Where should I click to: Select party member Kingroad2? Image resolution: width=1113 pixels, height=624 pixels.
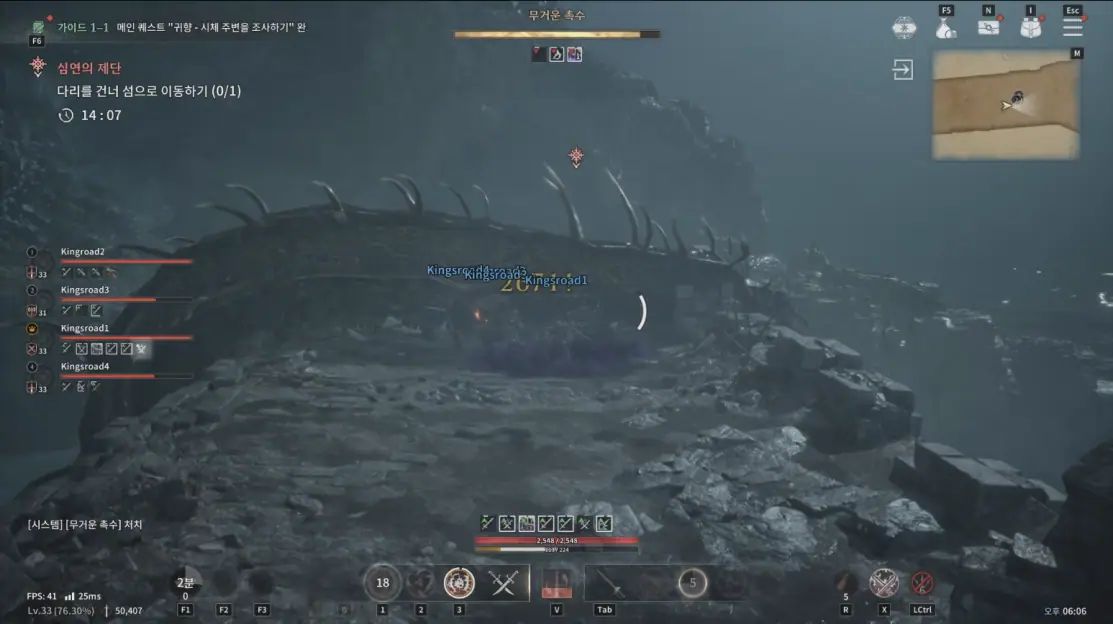pos(83,252)
